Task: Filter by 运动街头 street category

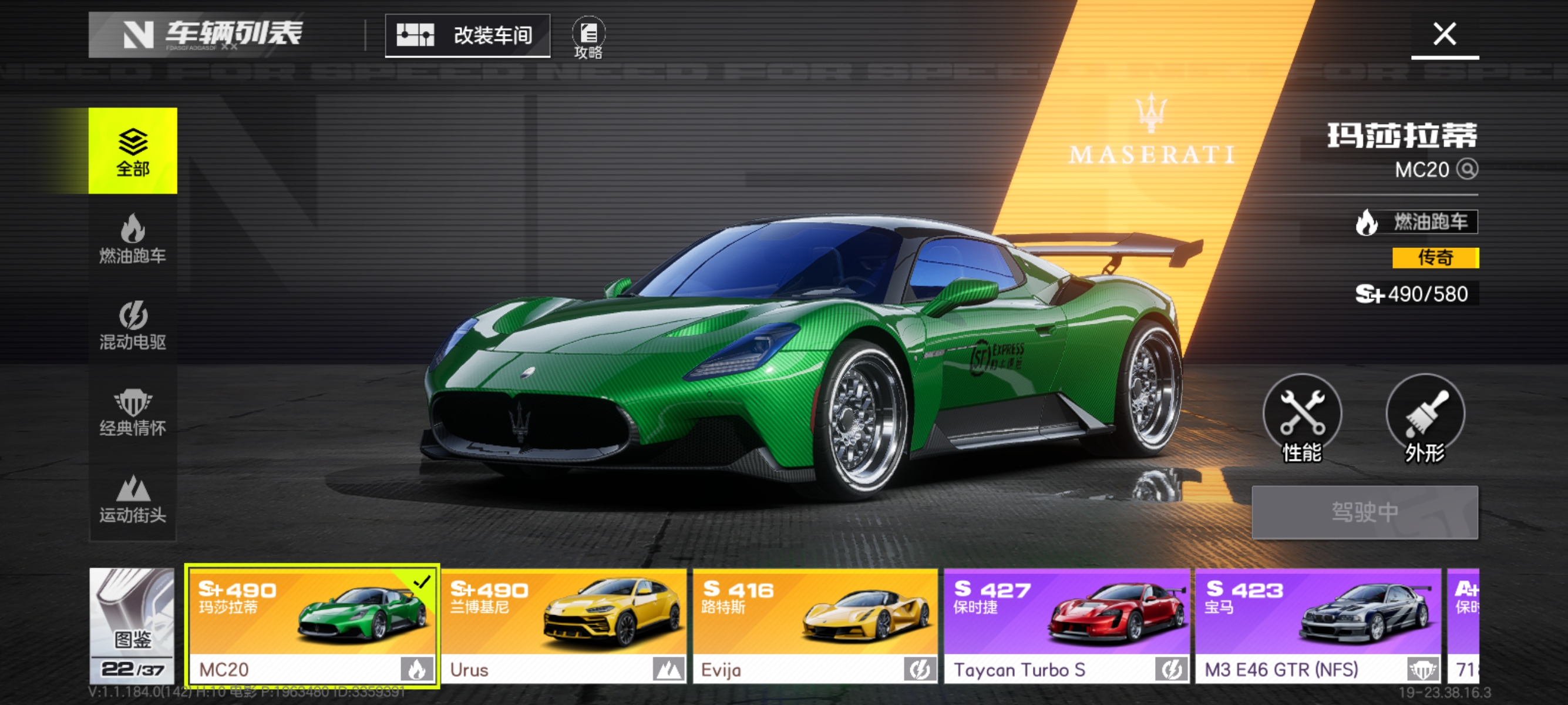Action: click(133, 498)
